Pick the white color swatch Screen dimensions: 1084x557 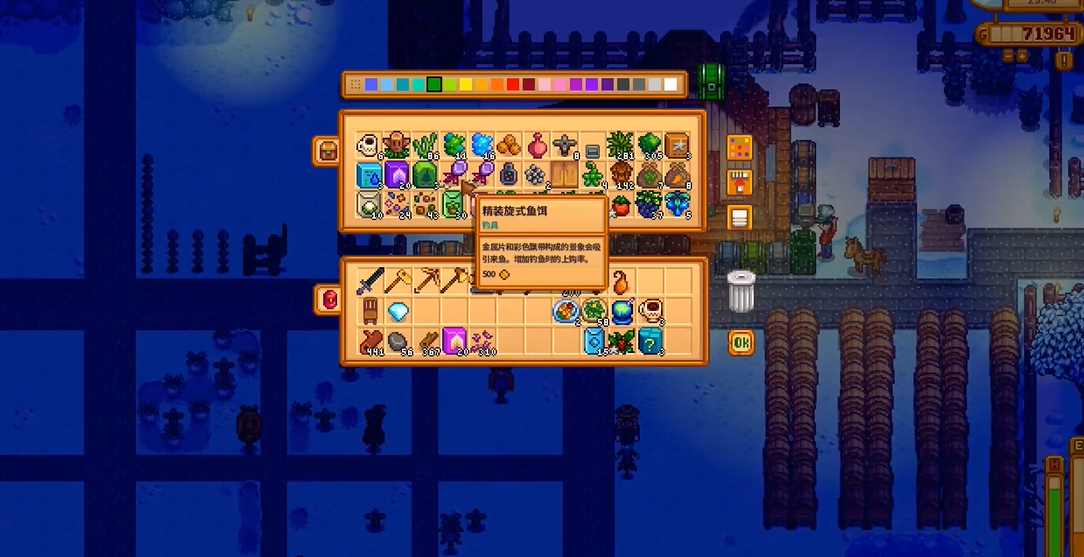pos(672,85)
